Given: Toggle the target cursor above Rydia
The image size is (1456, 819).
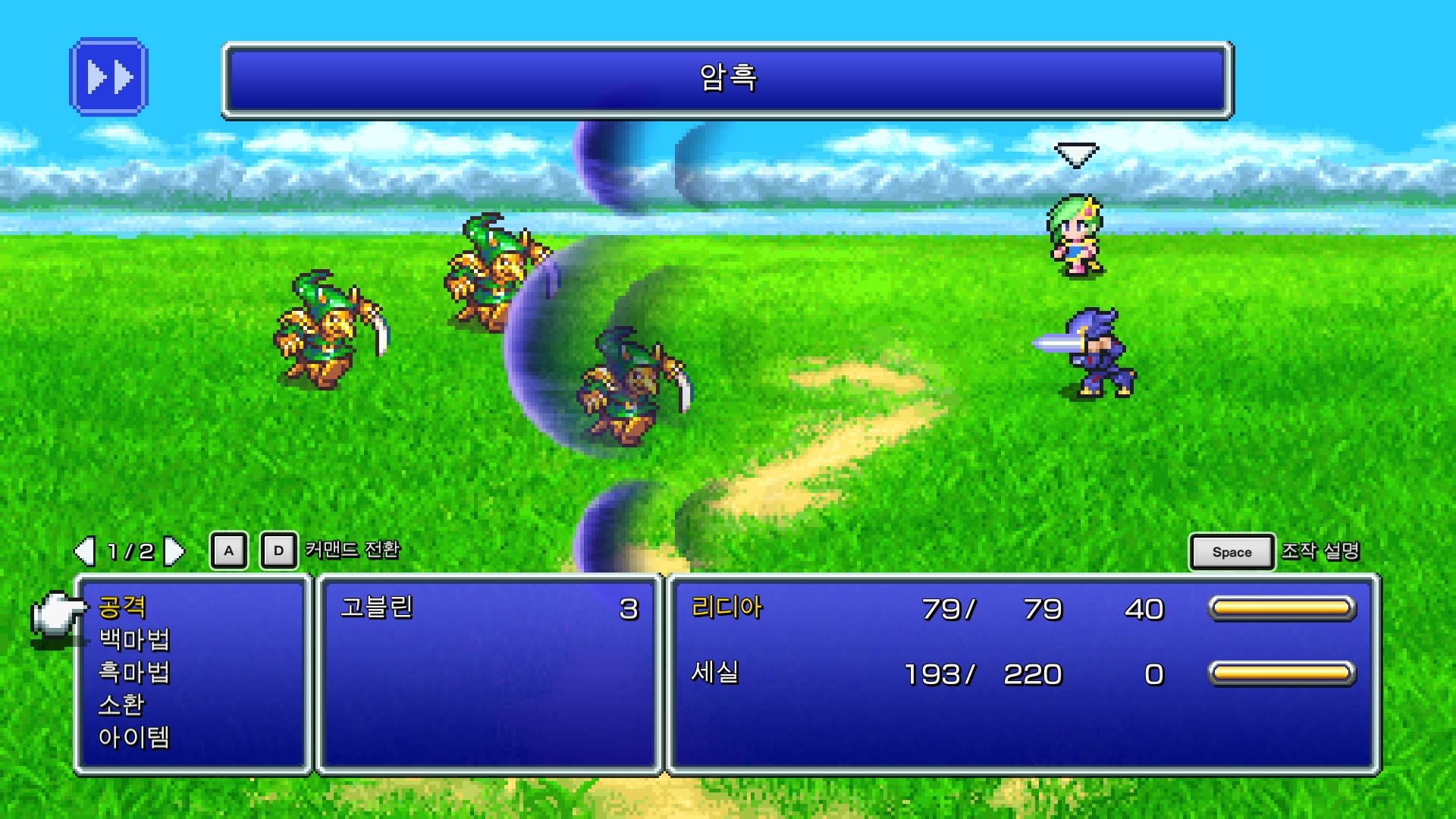Looking at the screenshot, I should click(1076, 155).
